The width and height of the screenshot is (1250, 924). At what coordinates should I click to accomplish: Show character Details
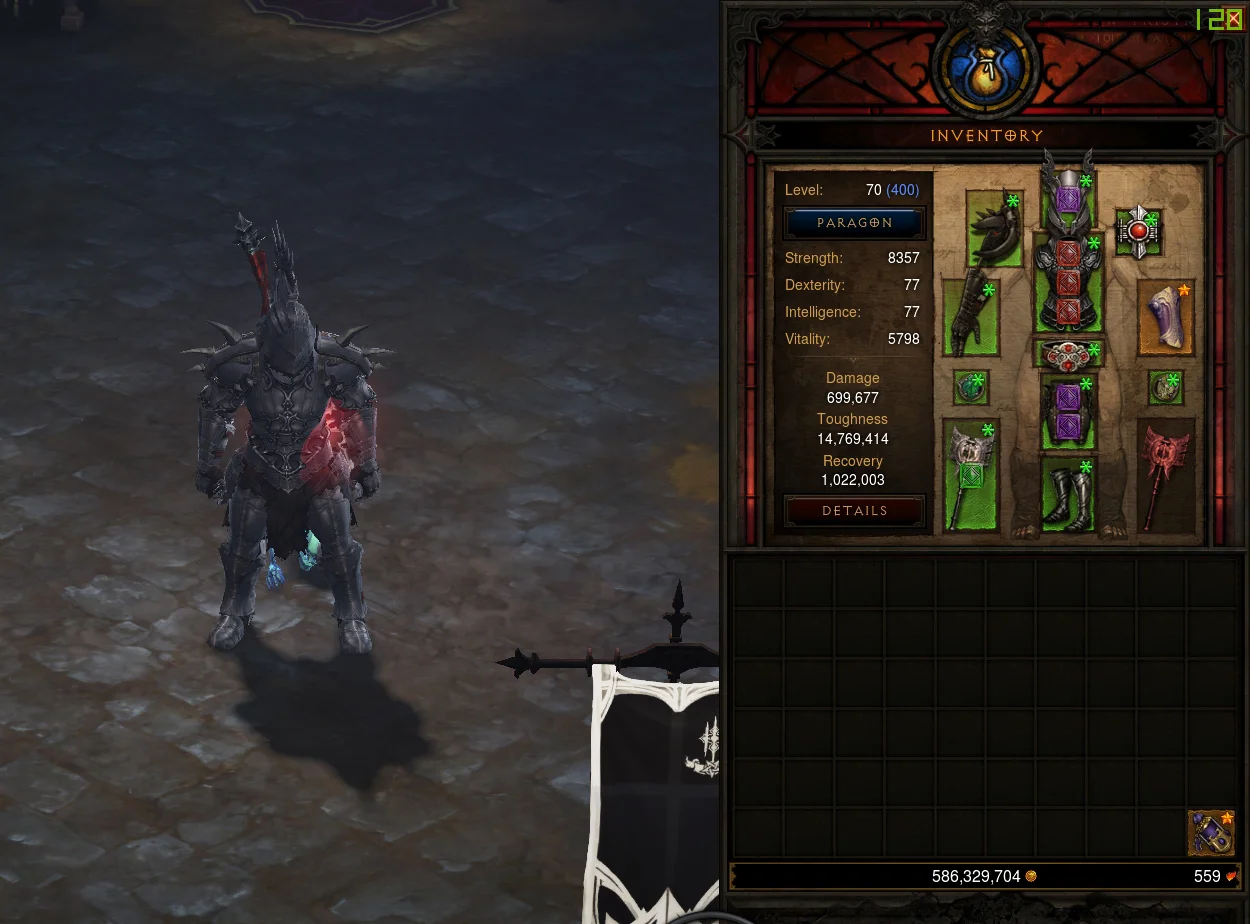point(854,511)
